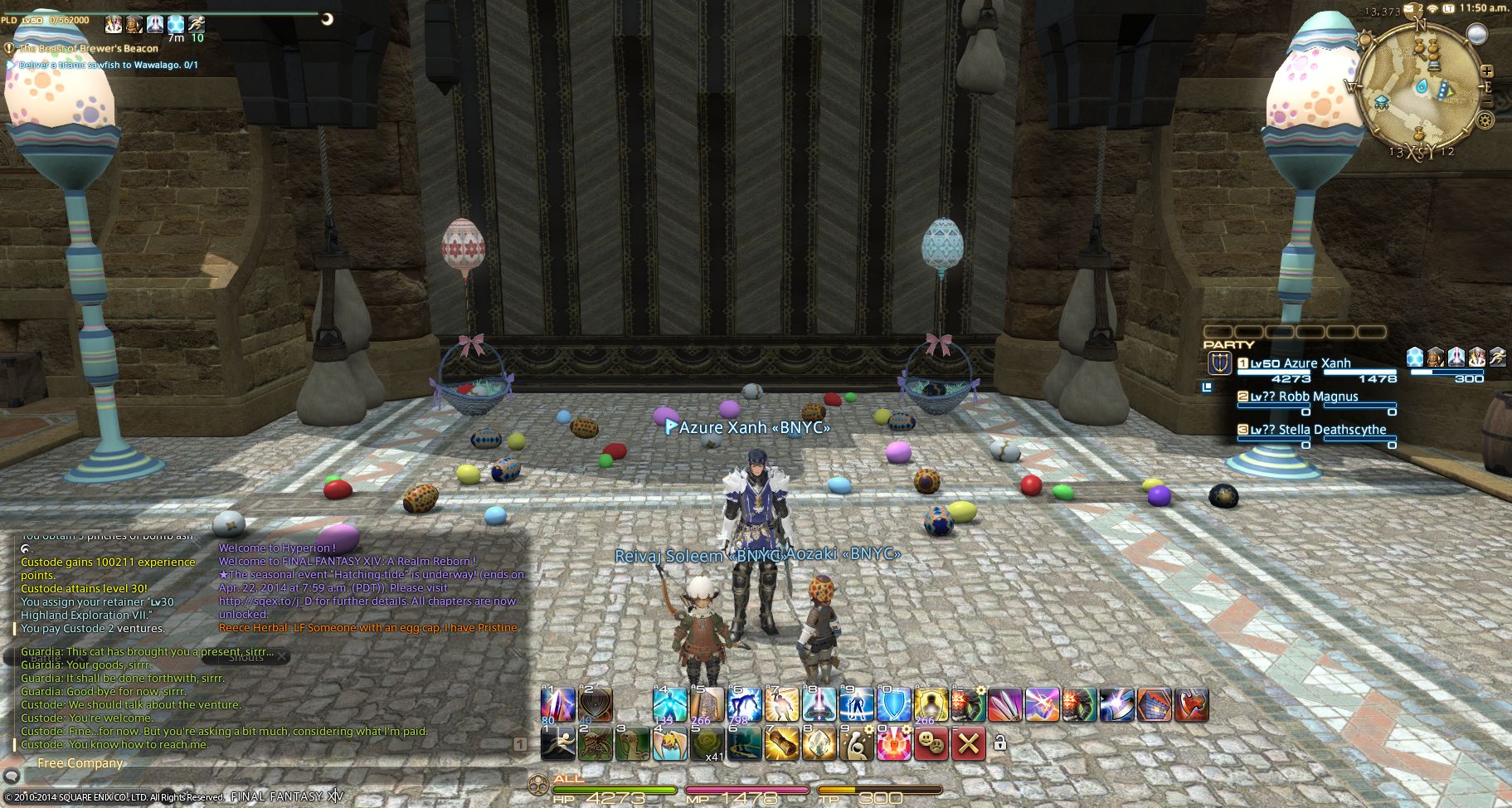Switch to the Shouts chat tab

(x=246, y=657)
